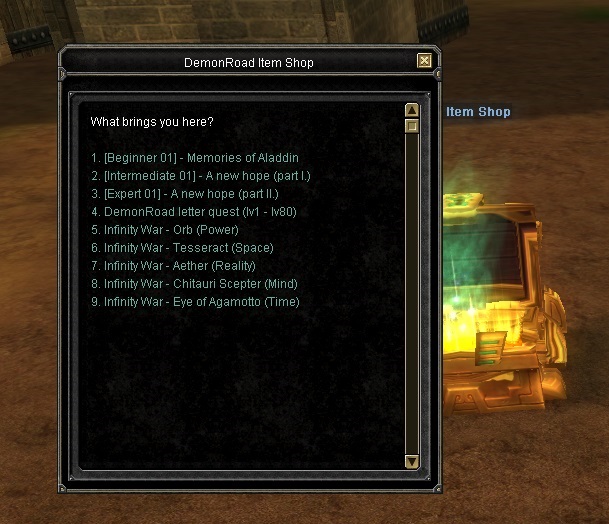609x524 pixels.
Task: Click the dialog scrollbar down arrow
Action: pyautogui.click(x=411, y=461)
